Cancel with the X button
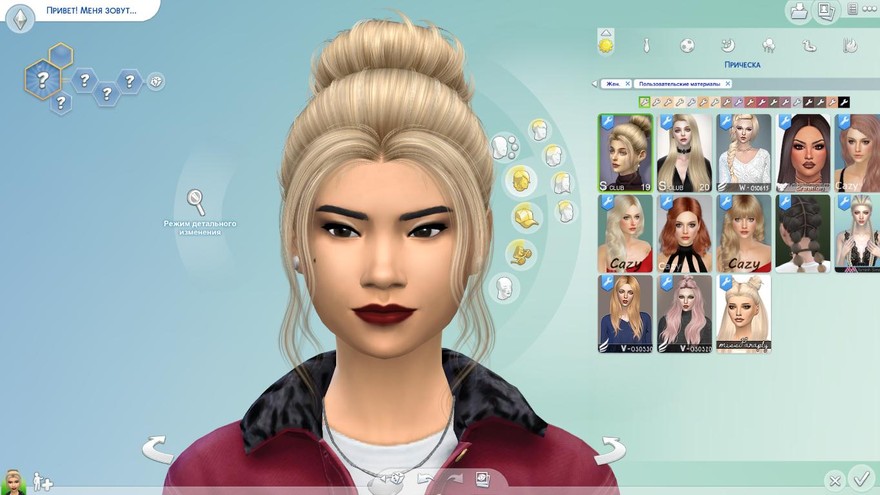The image size is (880, 495). click(x=835, y=481)
